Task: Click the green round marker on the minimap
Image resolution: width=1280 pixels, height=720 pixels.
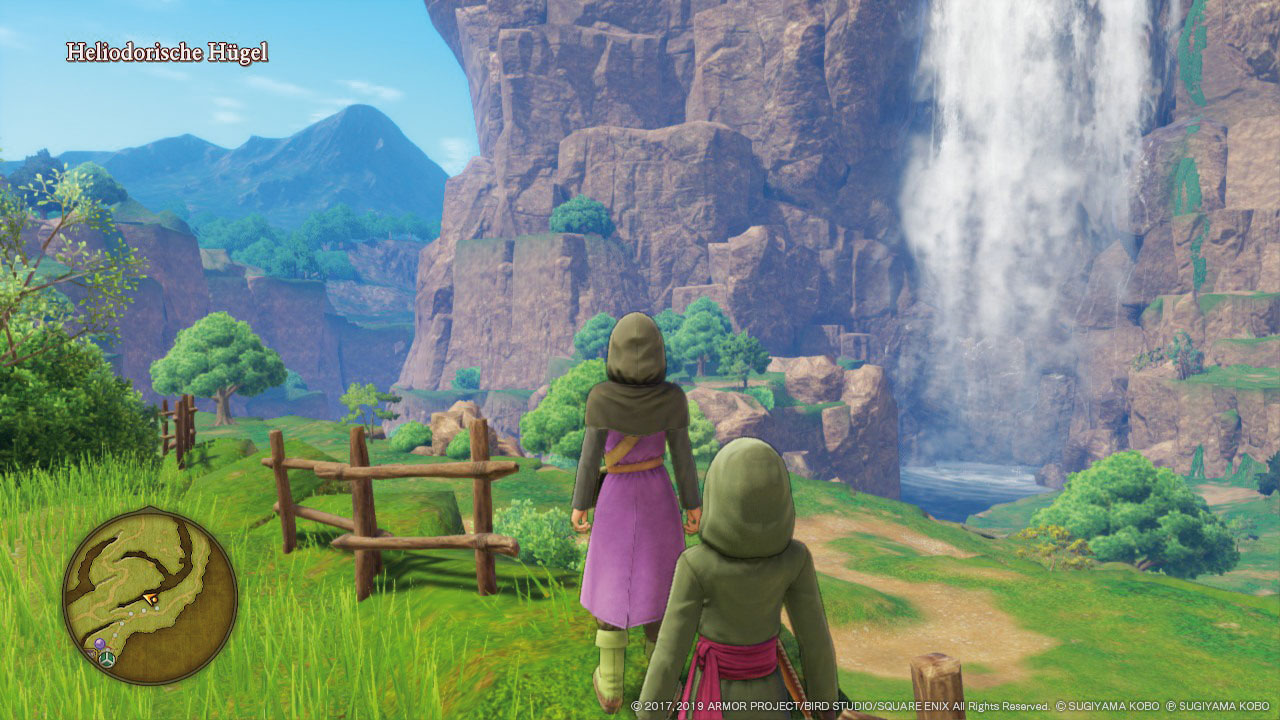Action: coord(106,659)
